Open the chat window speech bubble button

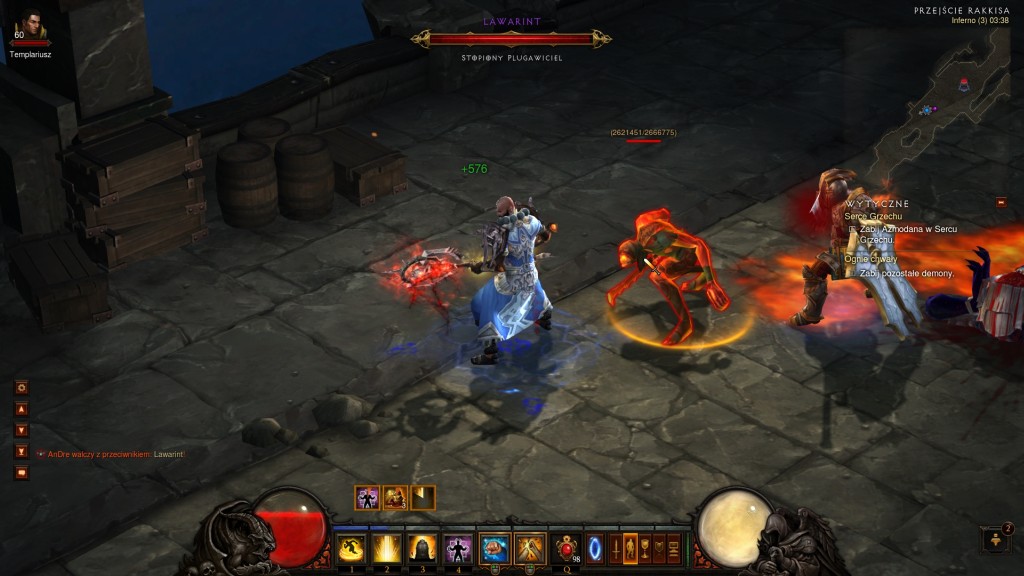(x=22, y=473)
